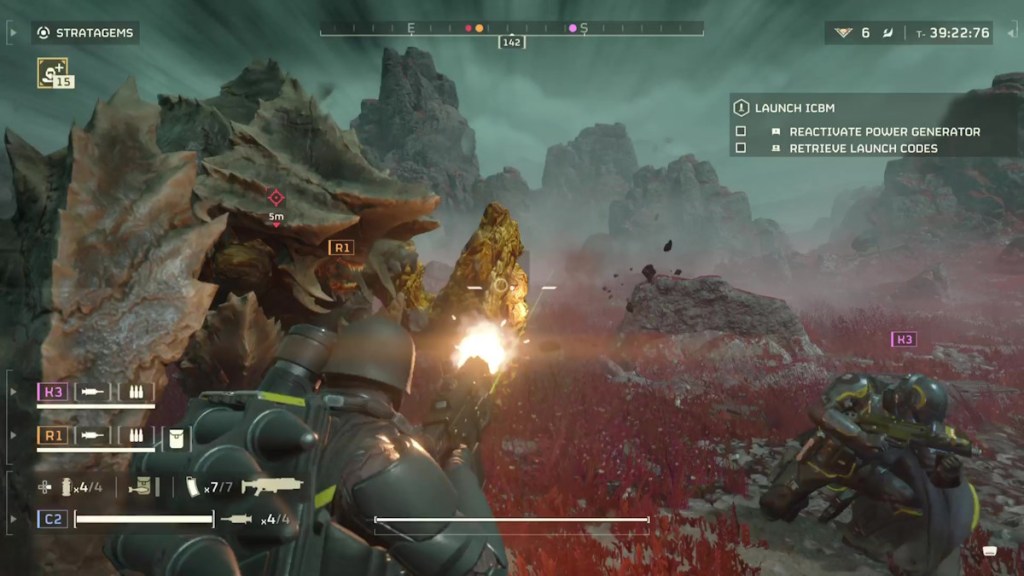
Task: Click the supply pack backpack icon
Action: pyautogui.click(x=143, y=487)
